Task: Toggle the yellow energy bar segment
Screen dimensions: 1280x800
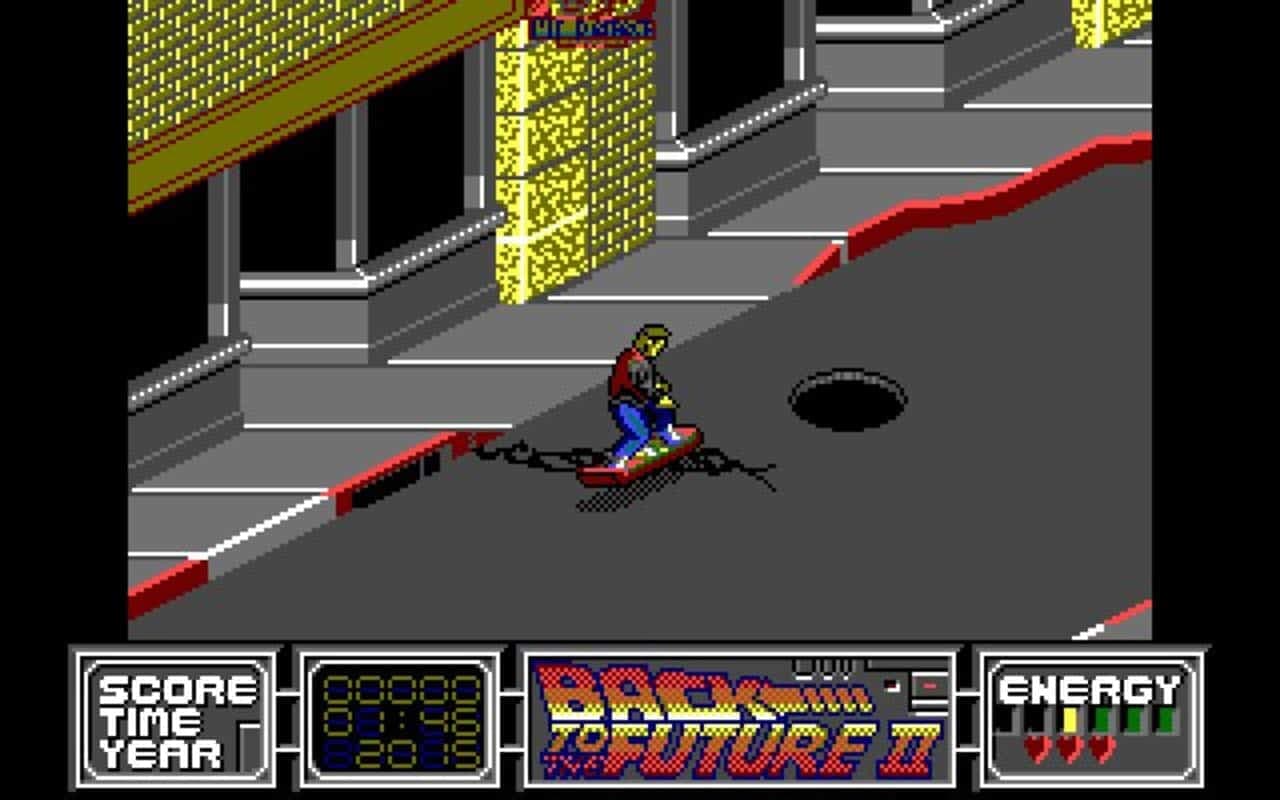Action: (x=1070, y=719)
